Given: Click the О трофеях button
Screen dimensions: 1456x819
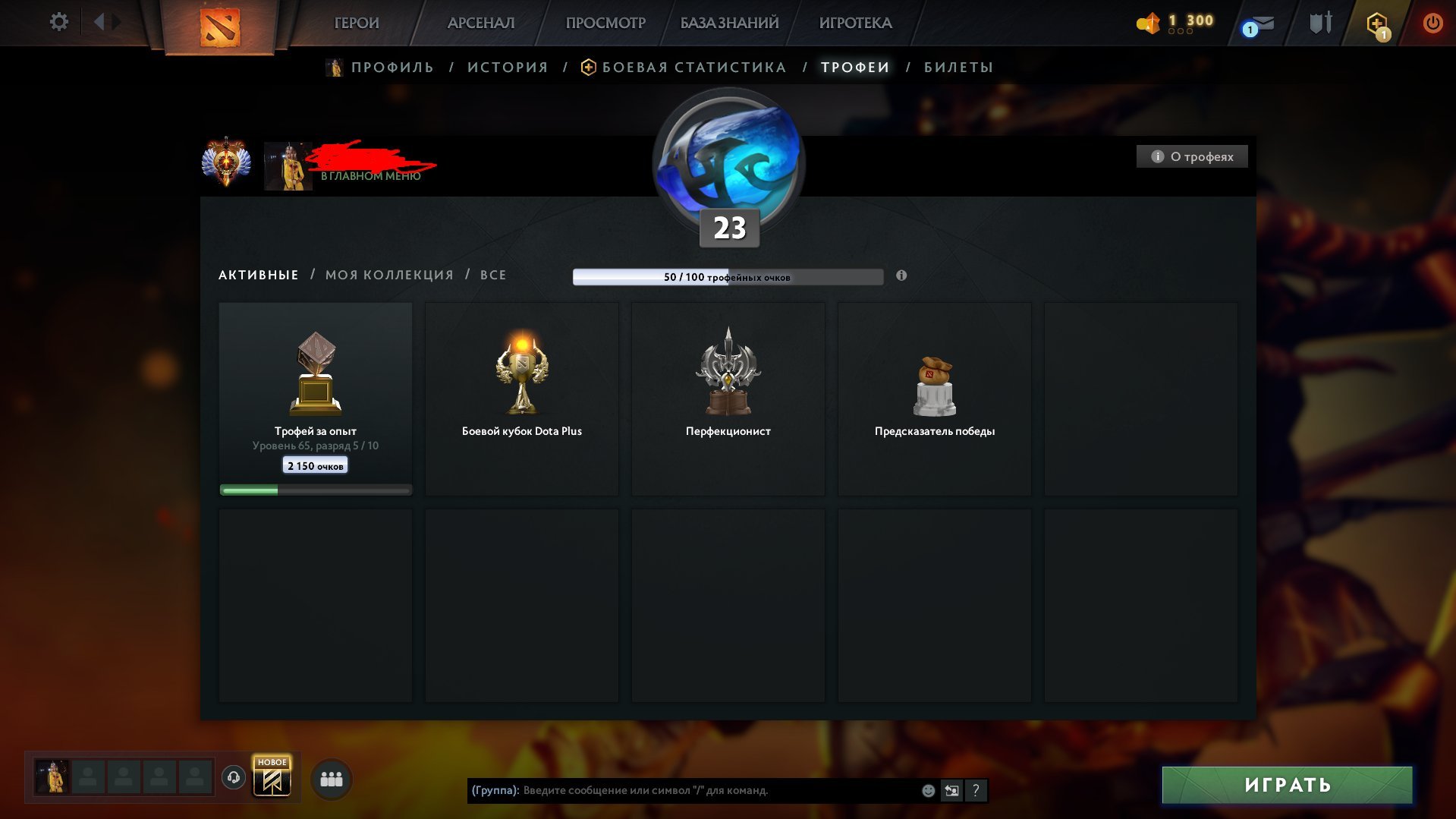Looking at the screenshot, I should tap(1191, 156).
